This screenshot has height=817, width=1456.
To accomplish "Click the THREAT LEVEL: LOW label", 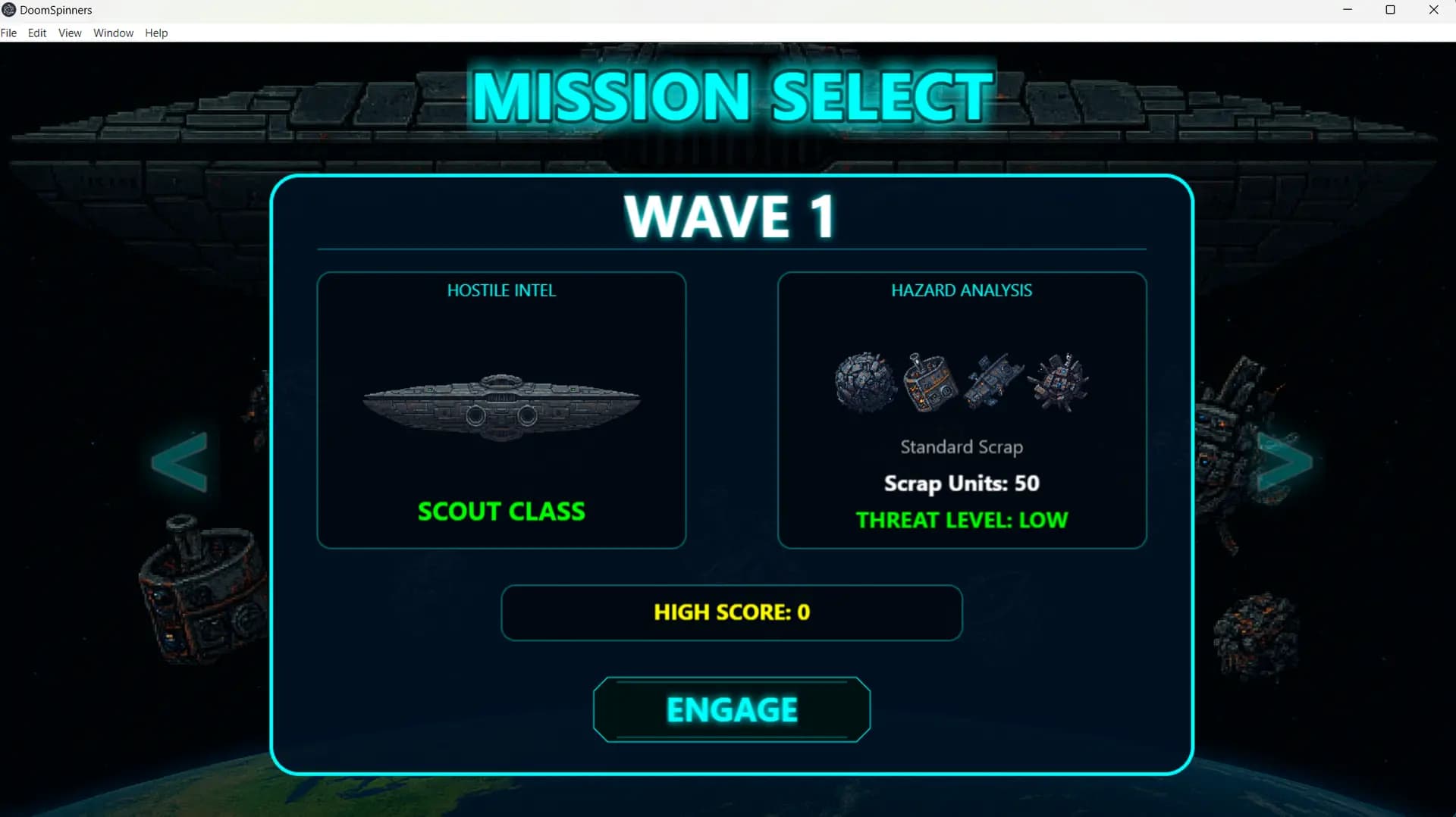I will tap(962, 520).
